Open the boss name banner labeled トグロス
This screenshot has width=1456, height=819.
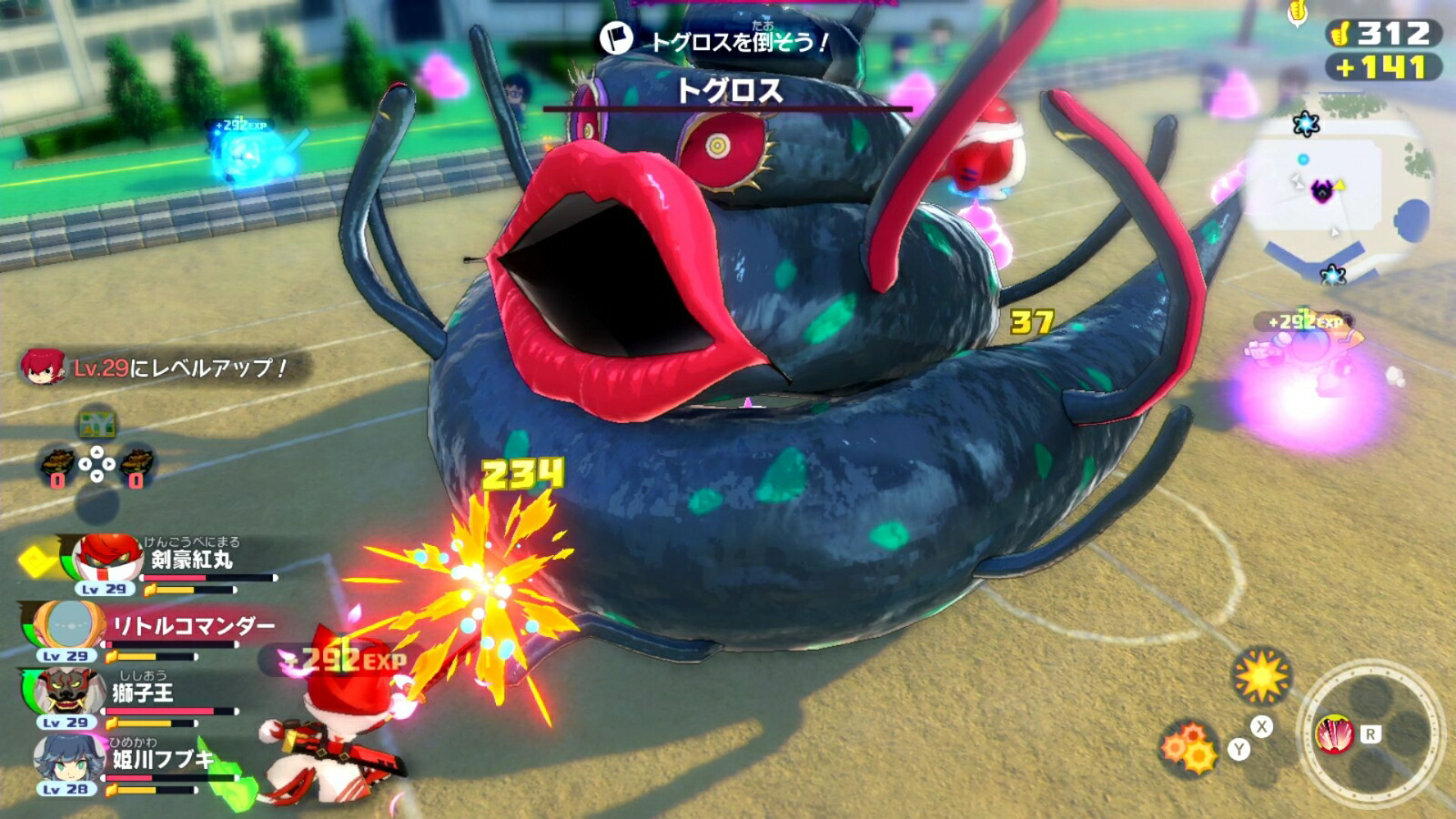(x=731, y=90)
